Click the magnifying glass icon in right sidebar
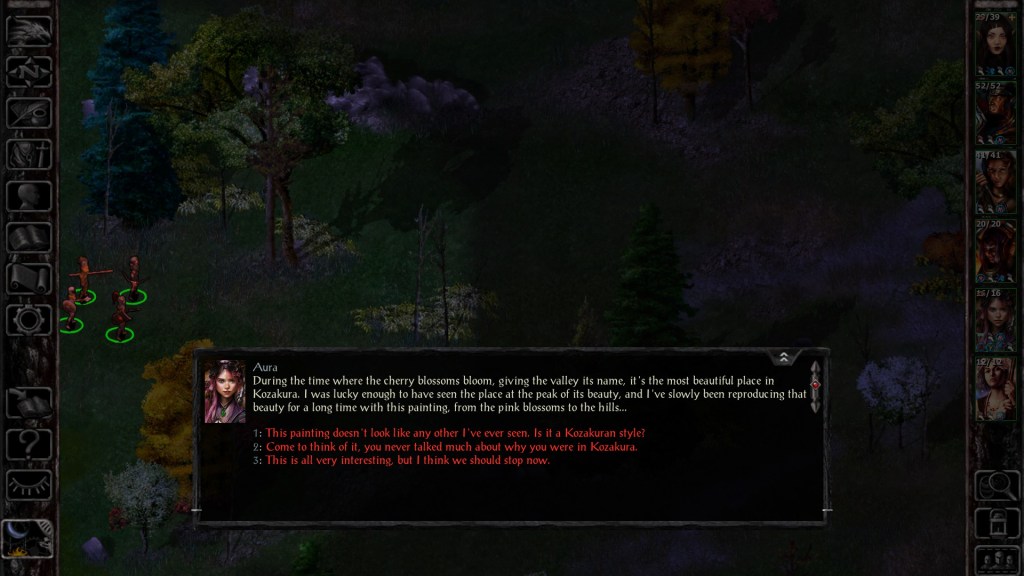 pyautogui.click(x=995, y=485)
